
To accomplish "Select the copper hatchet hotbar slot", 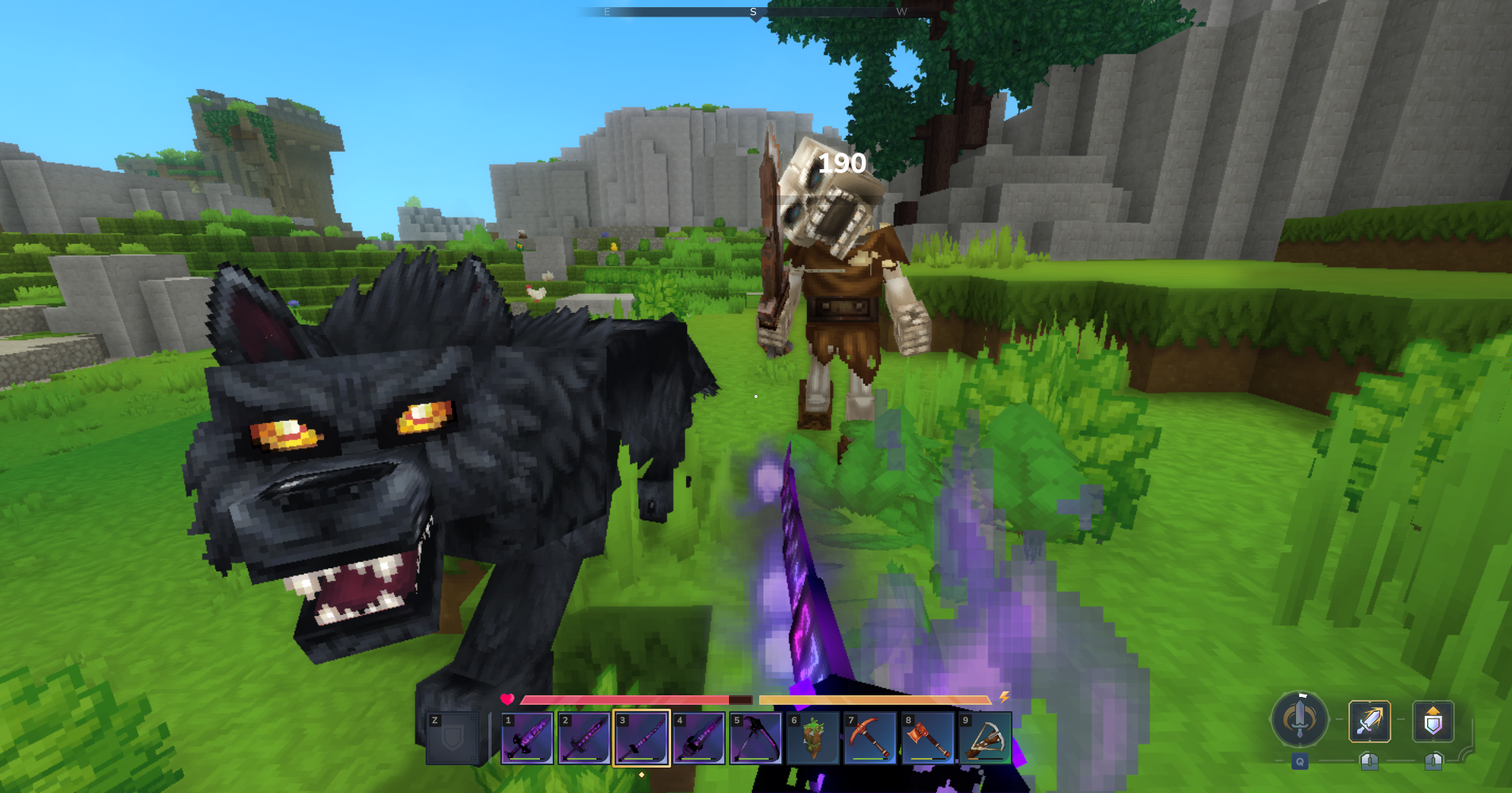I will pyautogui.click(x=928, y=737).
